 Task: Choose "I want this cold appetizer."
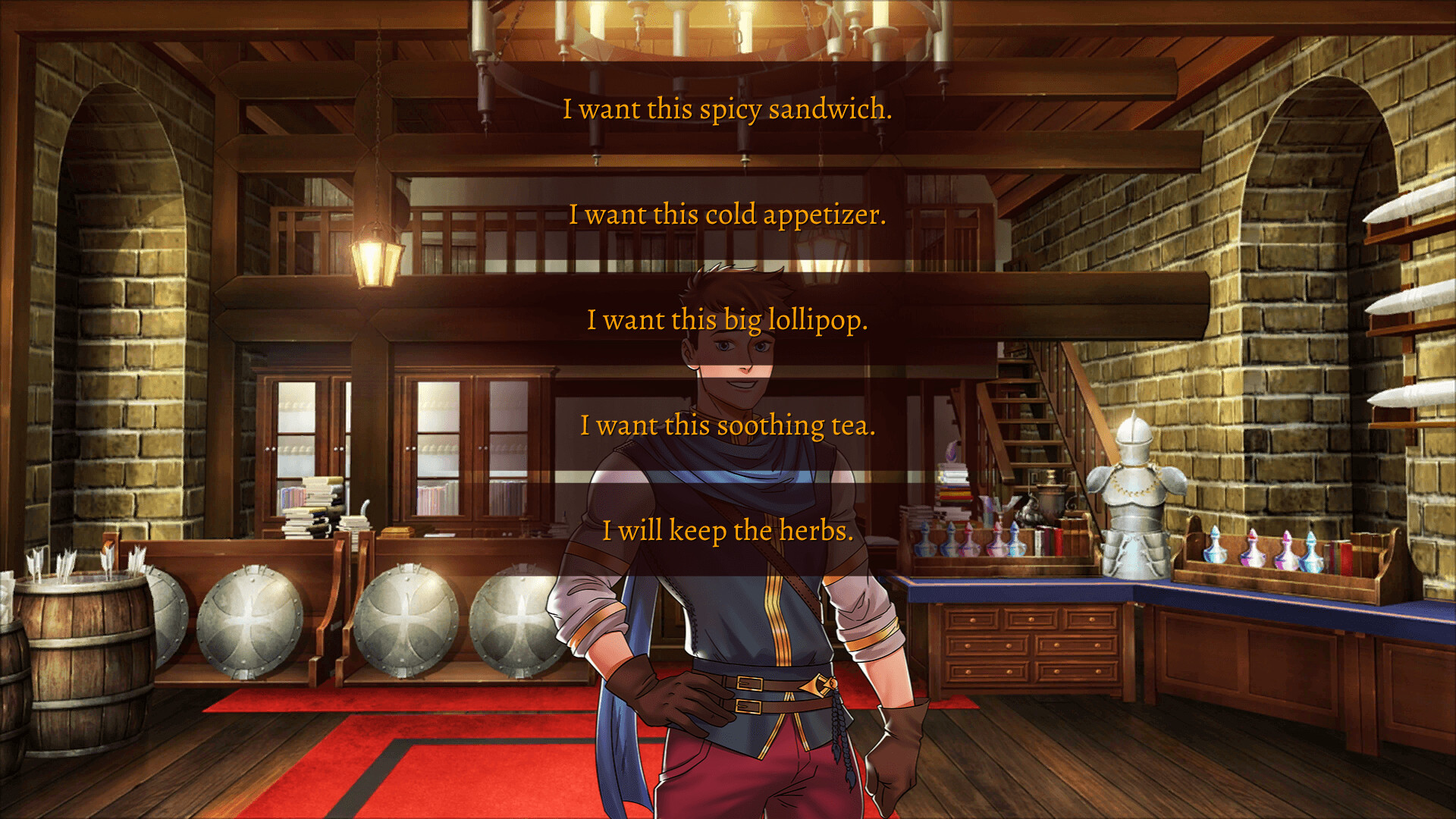(x=728, y=215)
